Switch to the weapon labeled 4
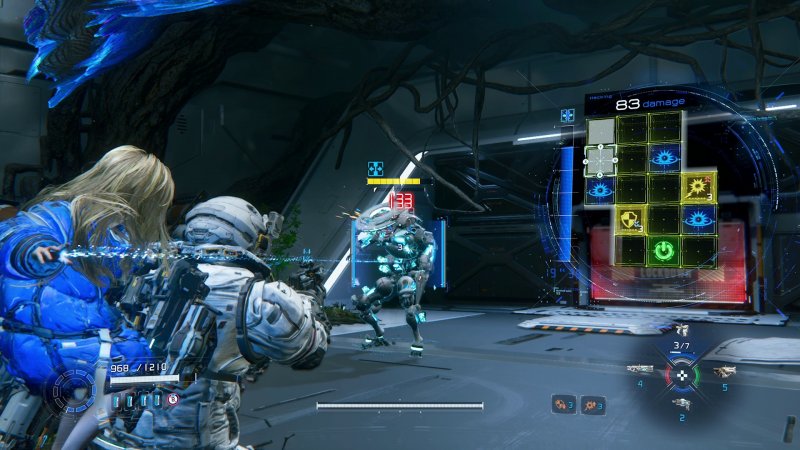 coord(640,369)
